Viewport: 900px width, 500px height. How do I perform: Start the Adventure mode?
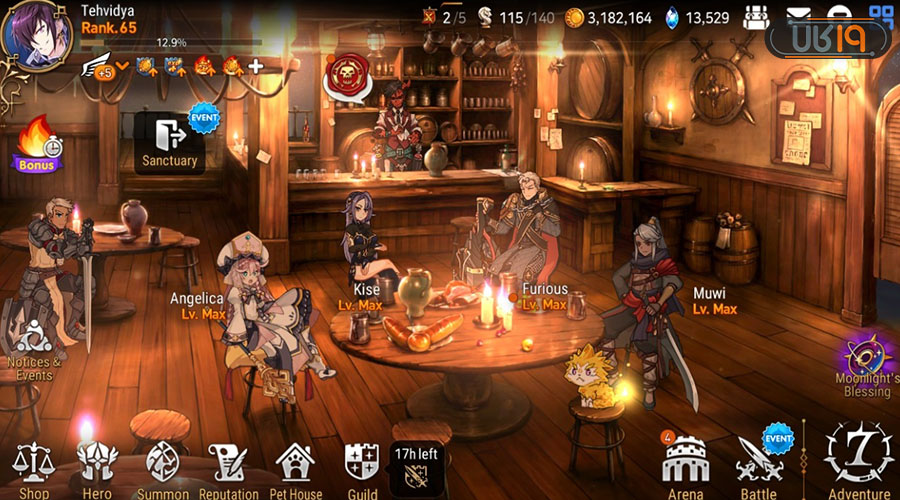coord(859,459)
